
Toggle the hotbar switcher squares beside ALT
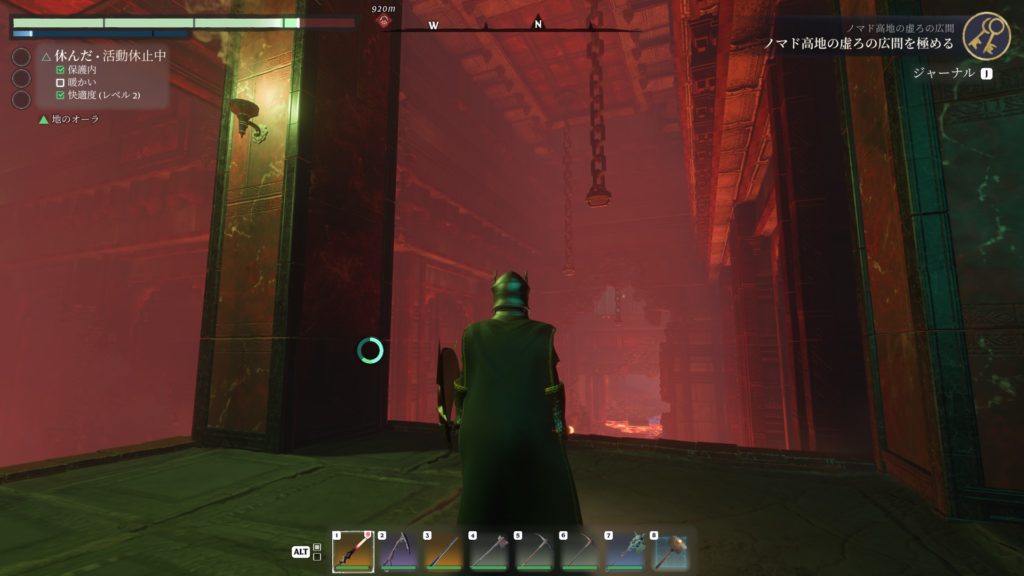(x=317, y=551)
